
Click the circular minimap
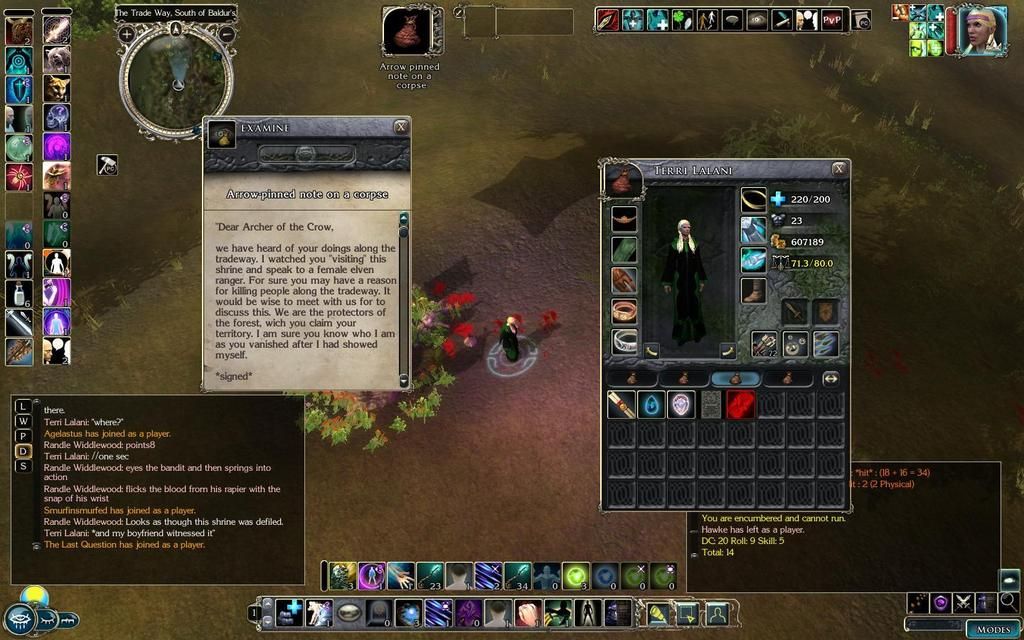[x=176, y=80]
